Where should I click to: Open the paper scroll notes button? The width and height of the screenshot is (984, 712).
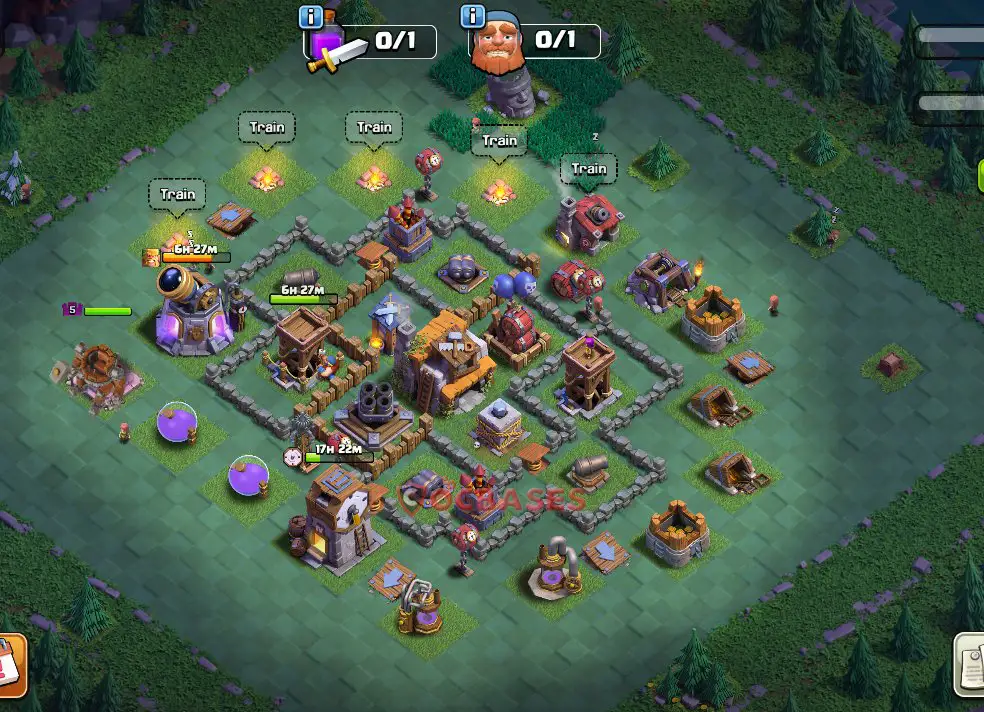[969, 665]
